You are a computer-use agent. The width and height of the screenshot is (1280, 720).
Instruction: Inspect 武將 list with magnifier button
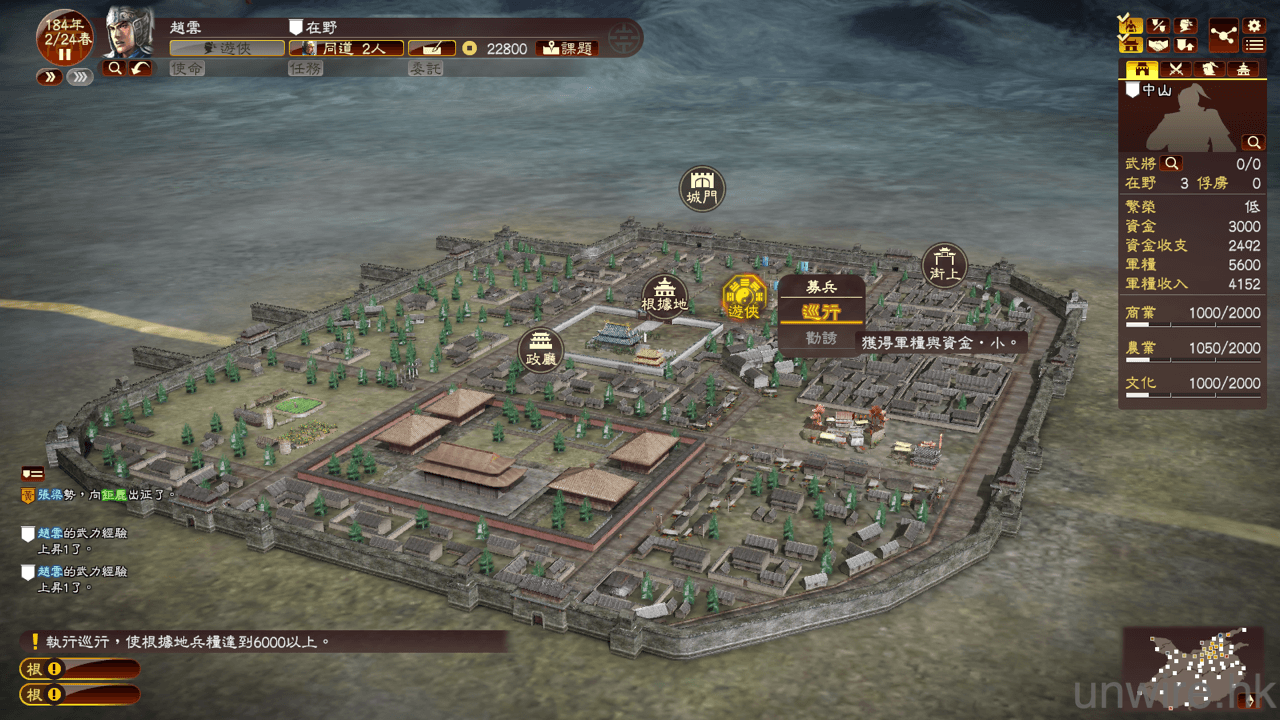click(1171, 163)
